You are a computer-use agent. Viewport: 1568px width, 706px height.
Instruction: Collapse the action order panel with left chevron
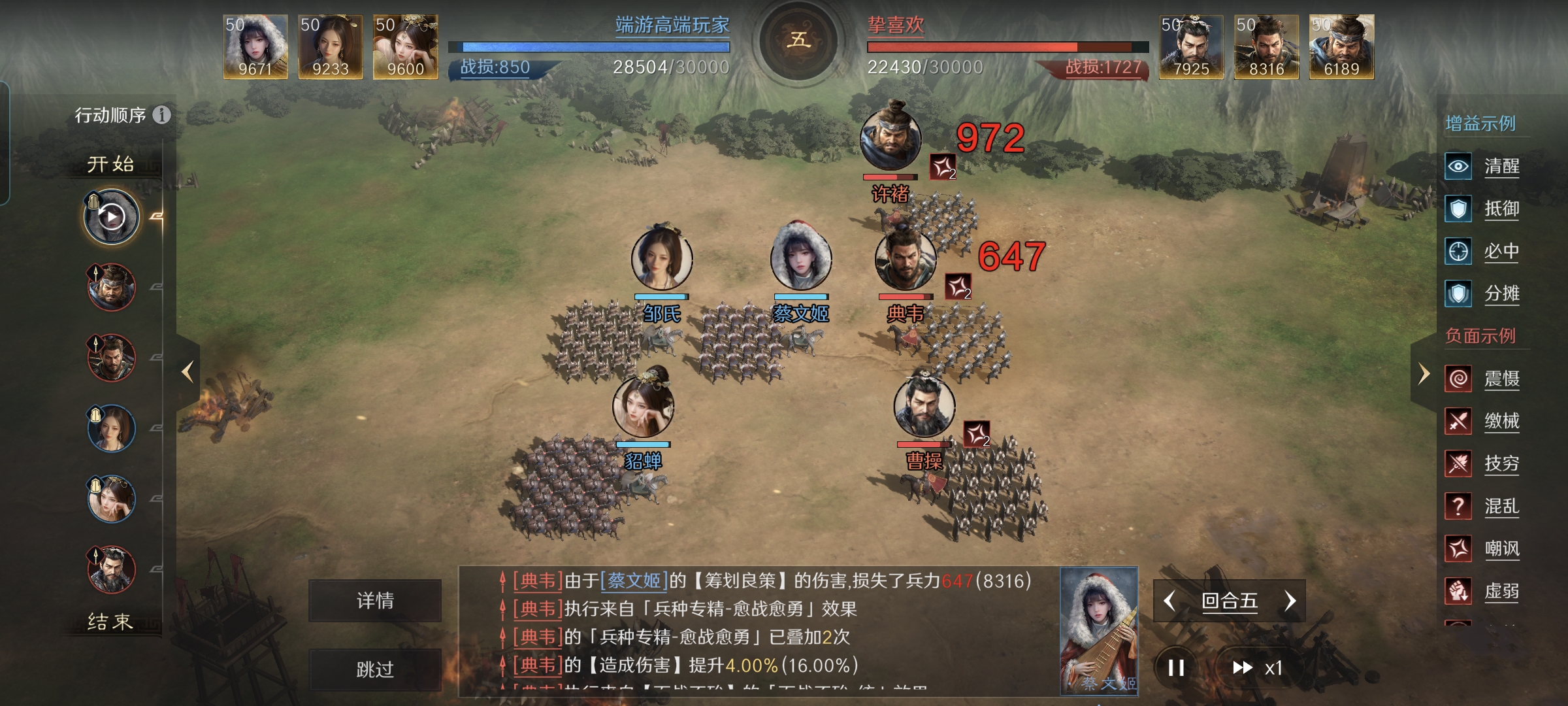(188, 371)
